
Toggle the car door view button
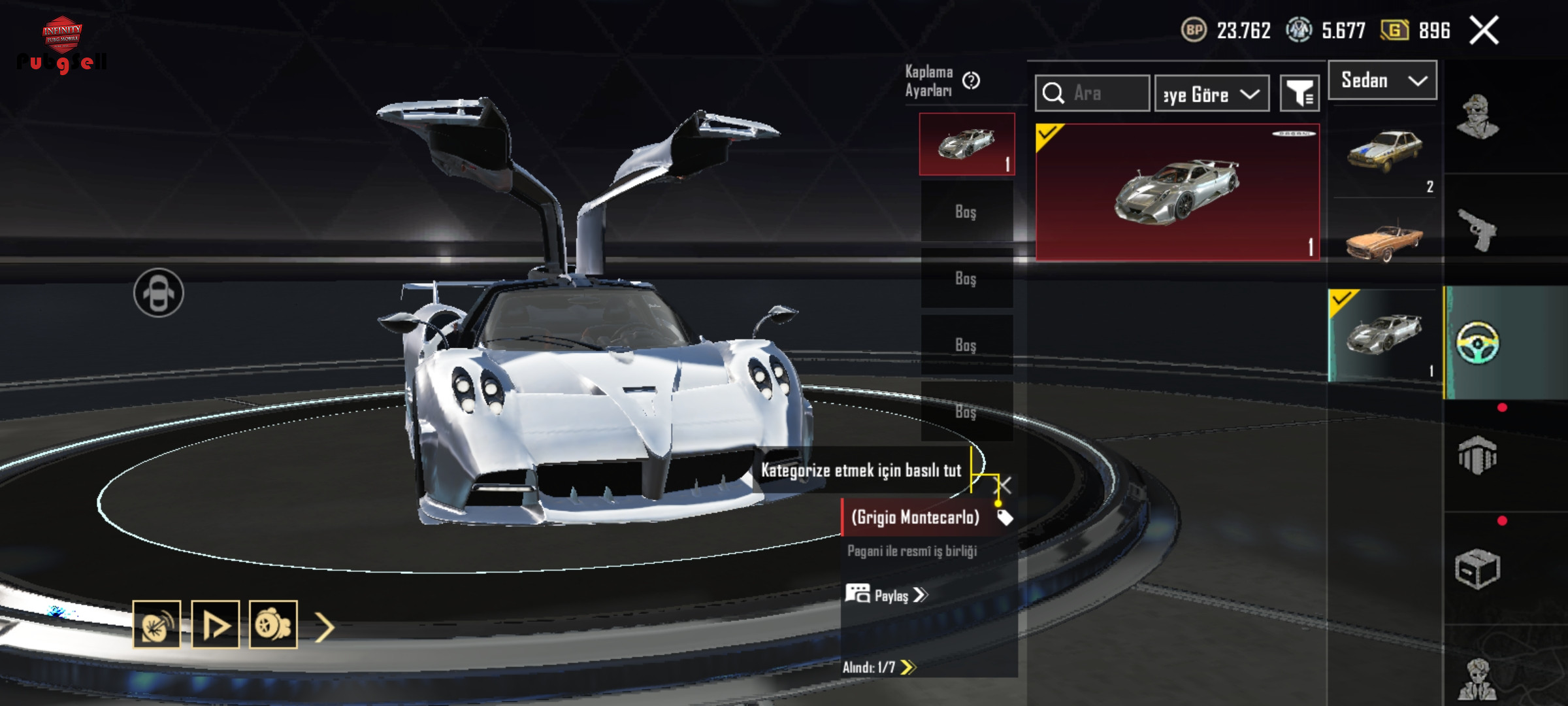(x=159, y=292)
